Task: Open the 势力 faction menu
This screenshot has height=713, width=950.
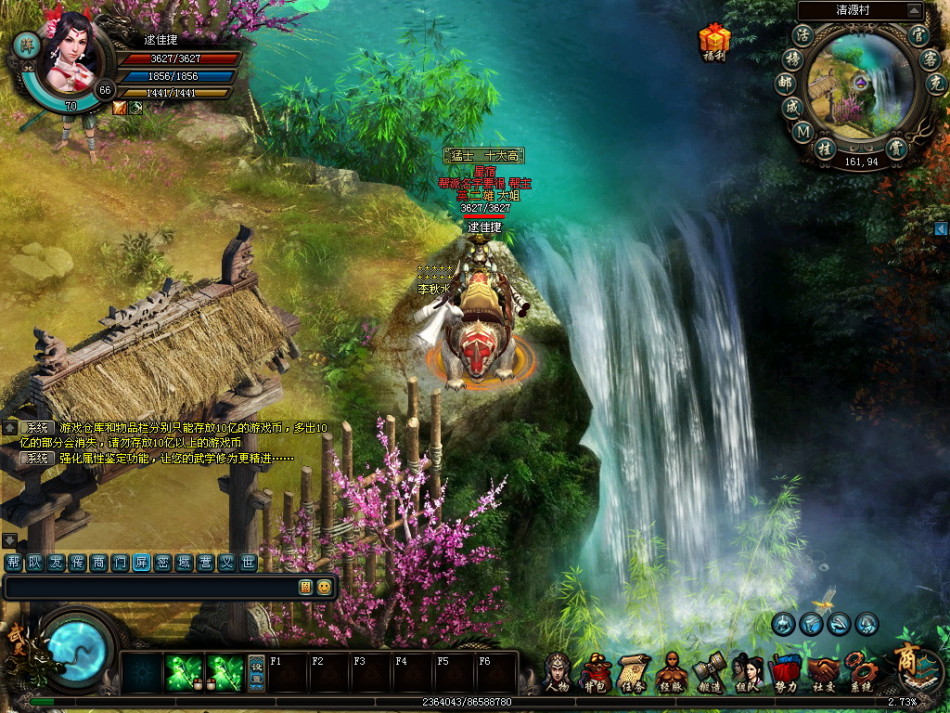Action: 784,673
